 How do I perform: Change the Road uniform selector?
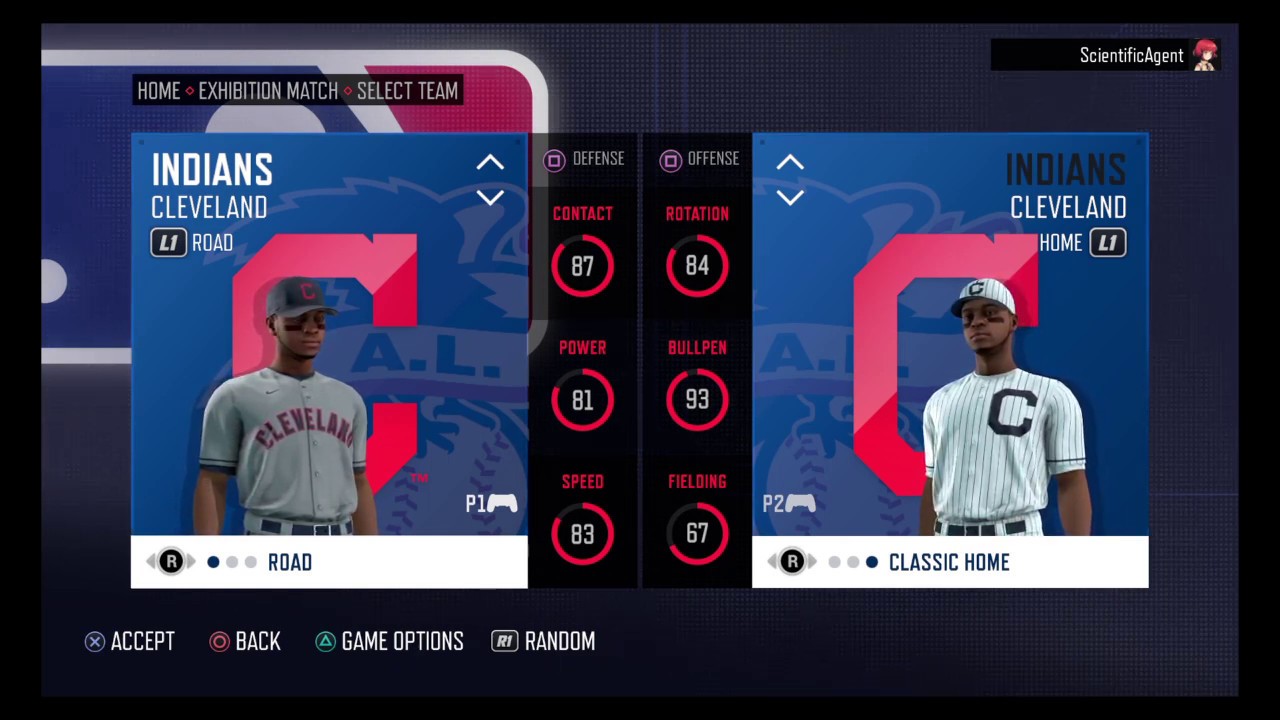tap(171, 562)
